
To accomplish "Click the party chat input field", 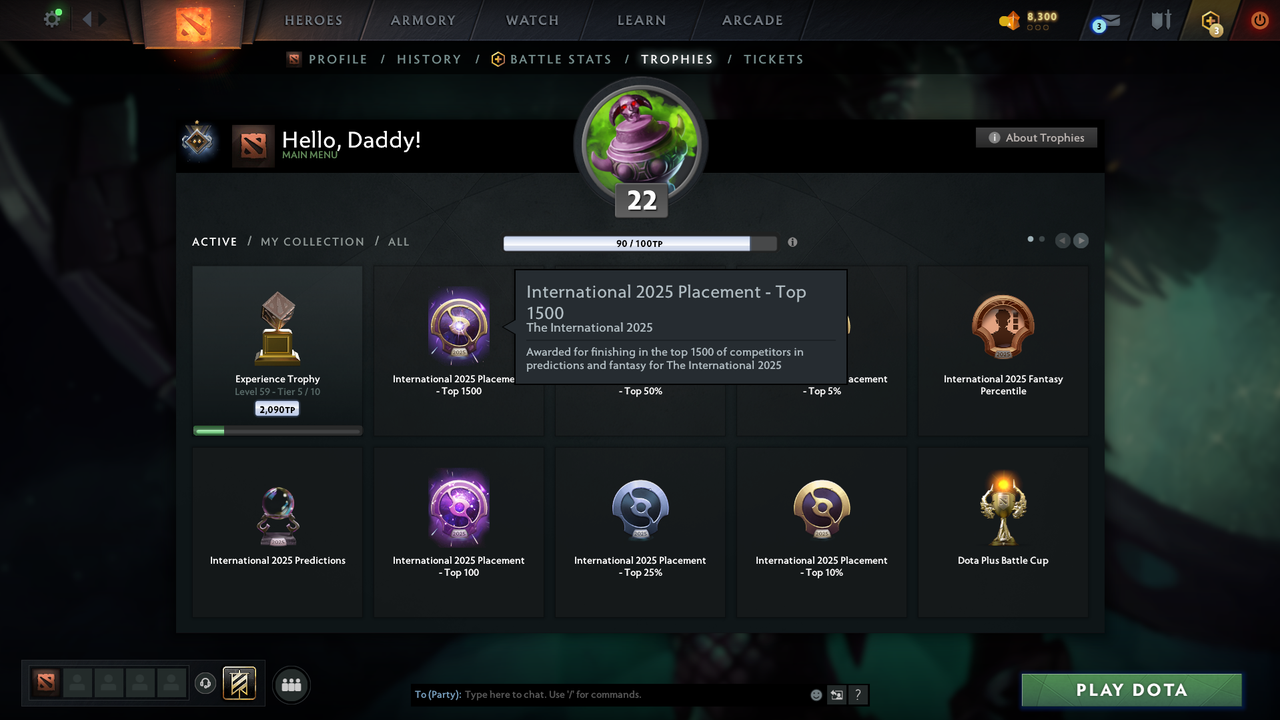I will [x=600, y=694].
